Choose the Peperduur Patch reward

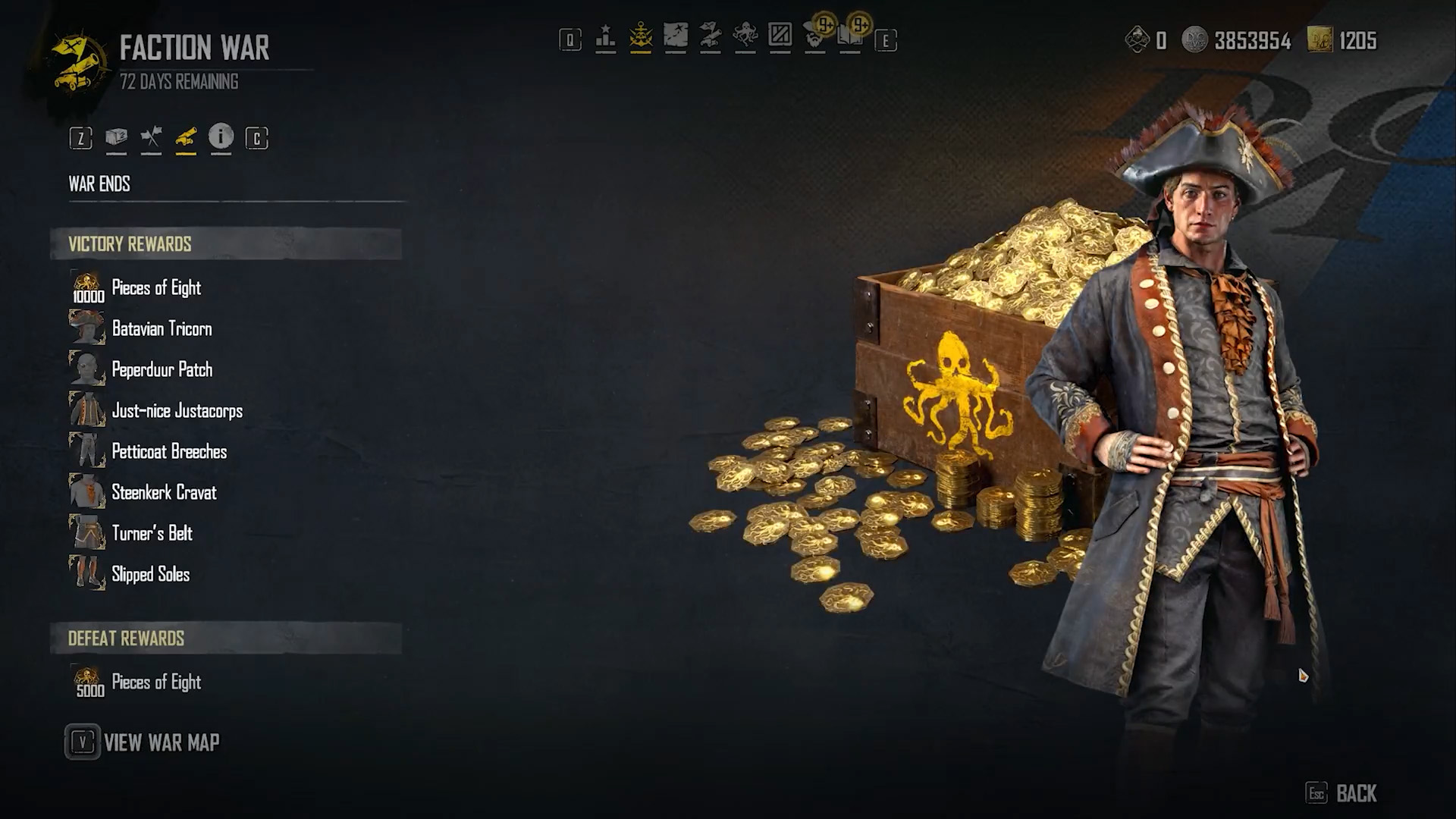pyautogui.click(x=162, y=370)
